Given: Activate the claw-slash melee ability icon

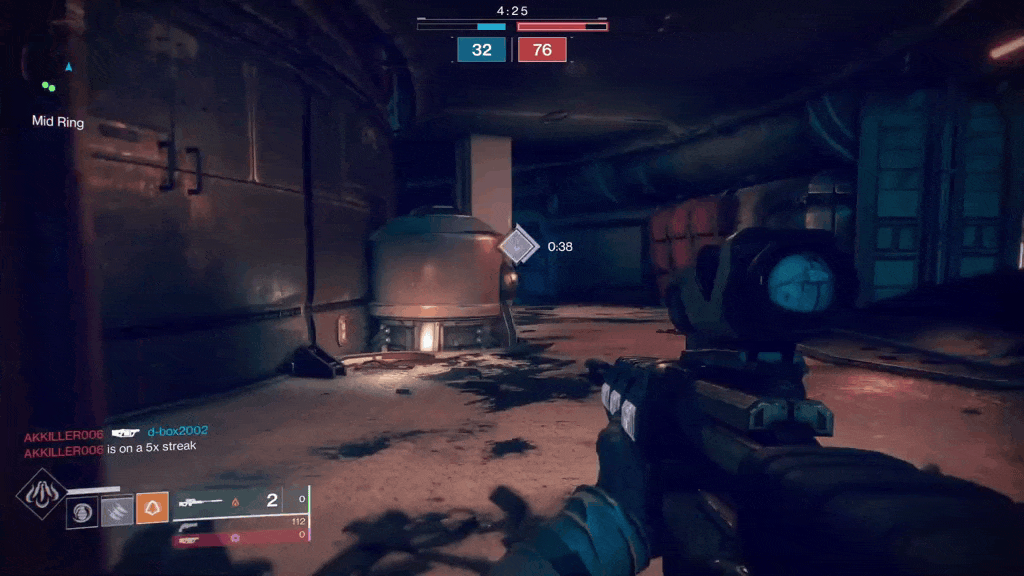Looking at the screenshot, I should (x=117, y=510).
